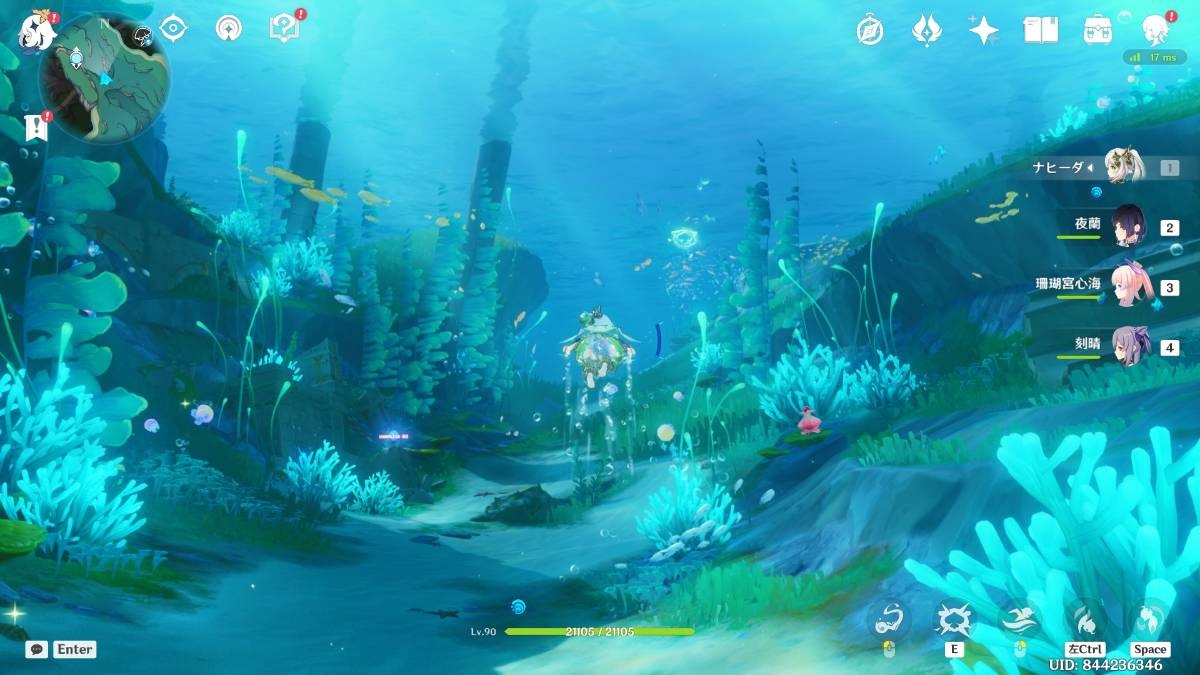Open the winged battle pass icon

coord(927,30)
